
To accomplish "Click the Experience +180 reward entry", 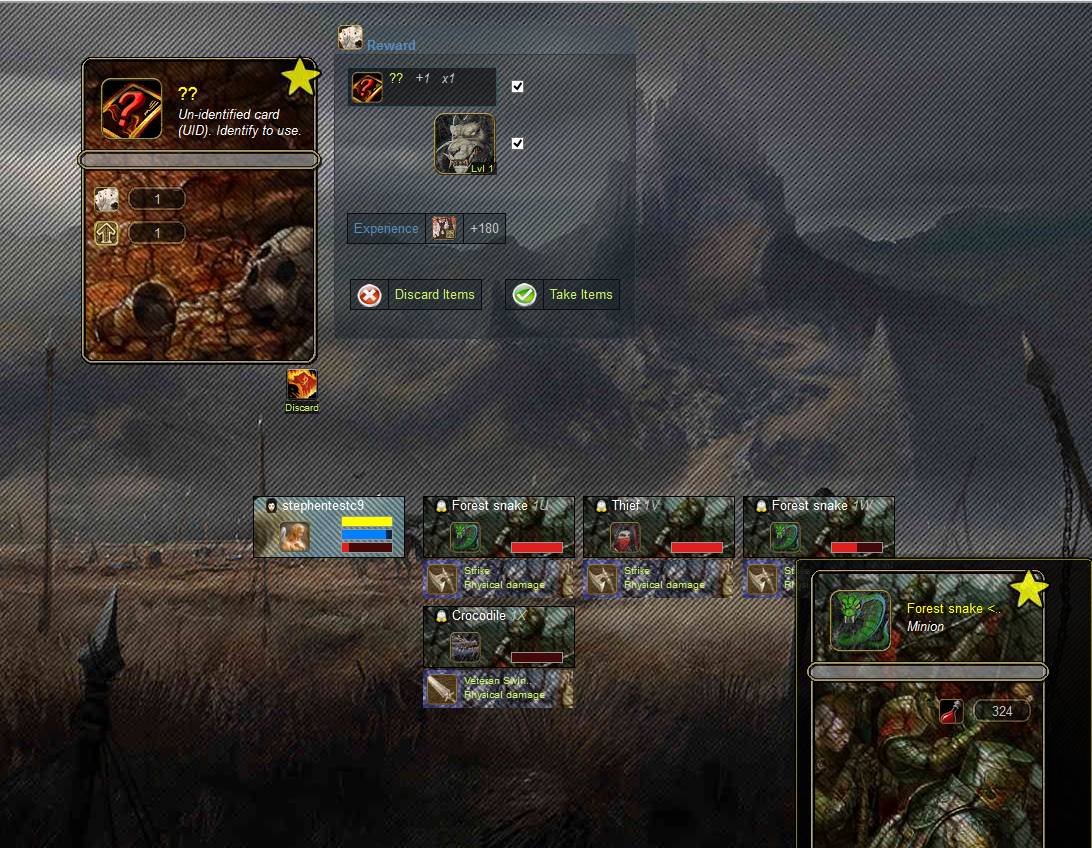I will [426, 229].
